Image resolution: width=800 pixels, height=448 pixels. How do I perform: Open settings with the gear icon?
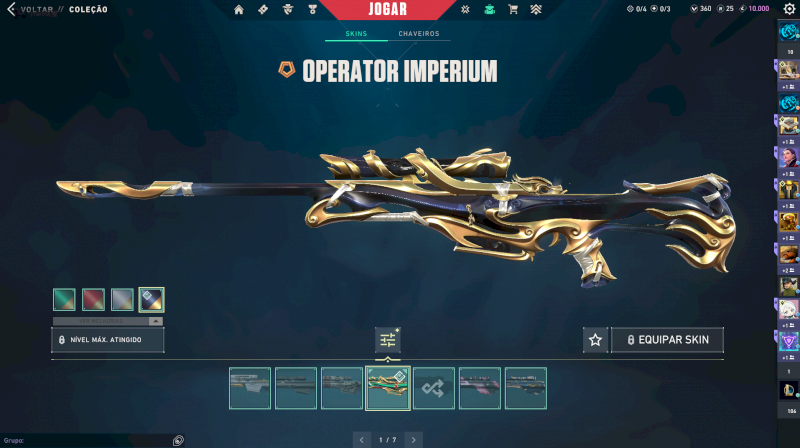pos(789,9)
